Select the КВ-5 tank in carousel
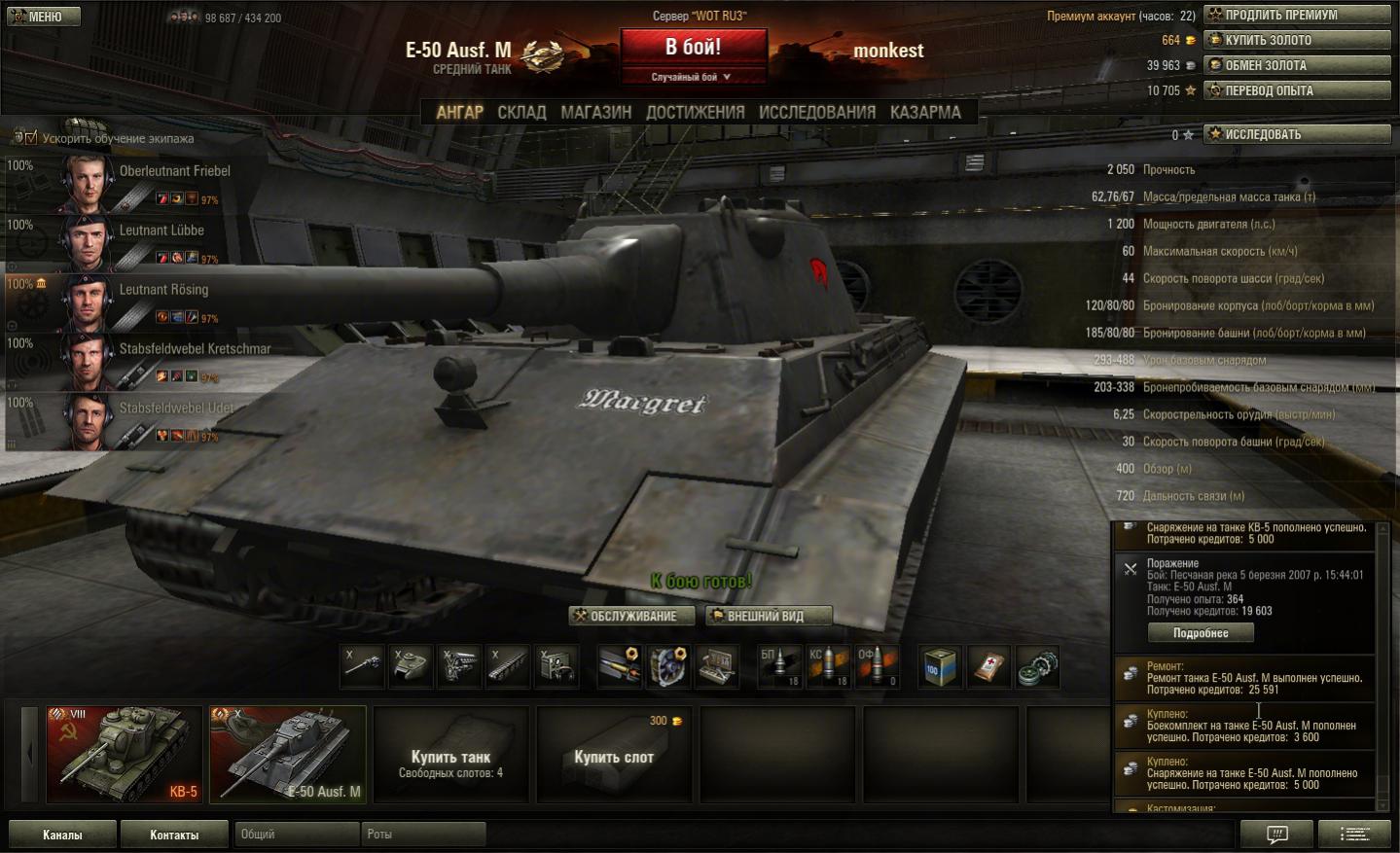 coord(125,755)
